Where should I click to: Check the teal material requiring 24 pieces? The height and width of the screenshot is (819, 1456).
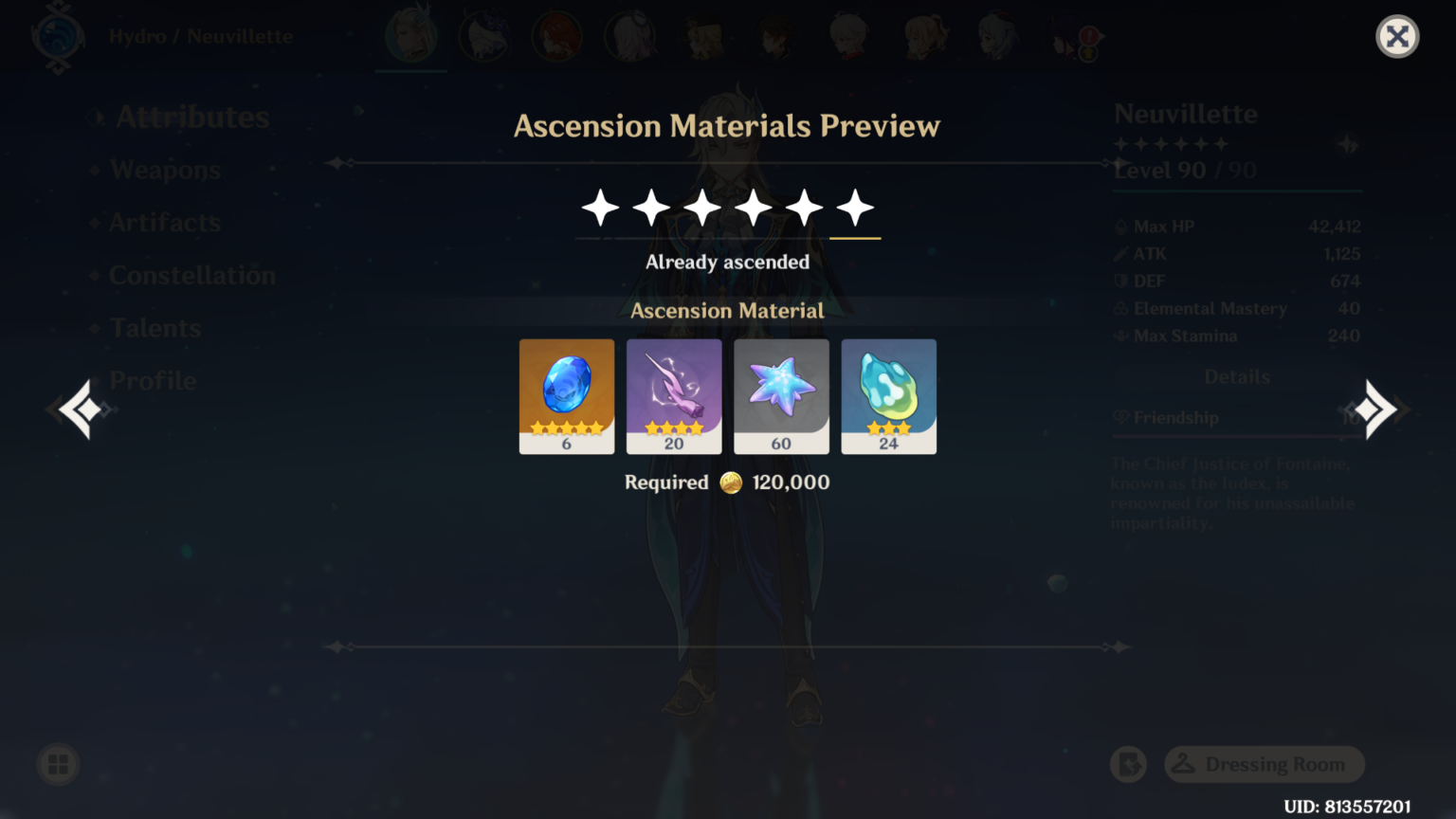[x=888, y=395]
